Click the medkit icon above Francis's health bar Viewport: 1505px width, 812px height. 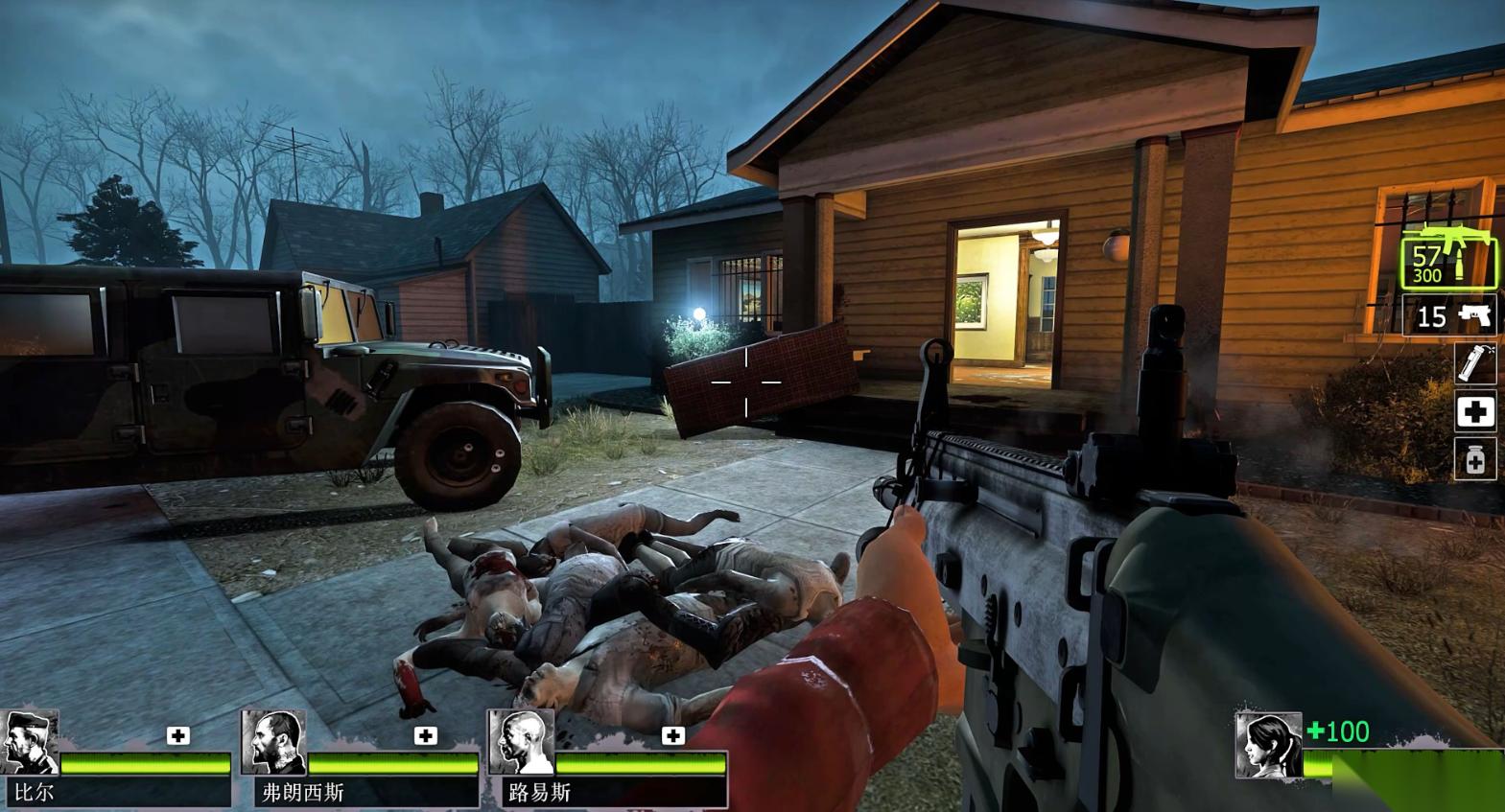point(425,735)
